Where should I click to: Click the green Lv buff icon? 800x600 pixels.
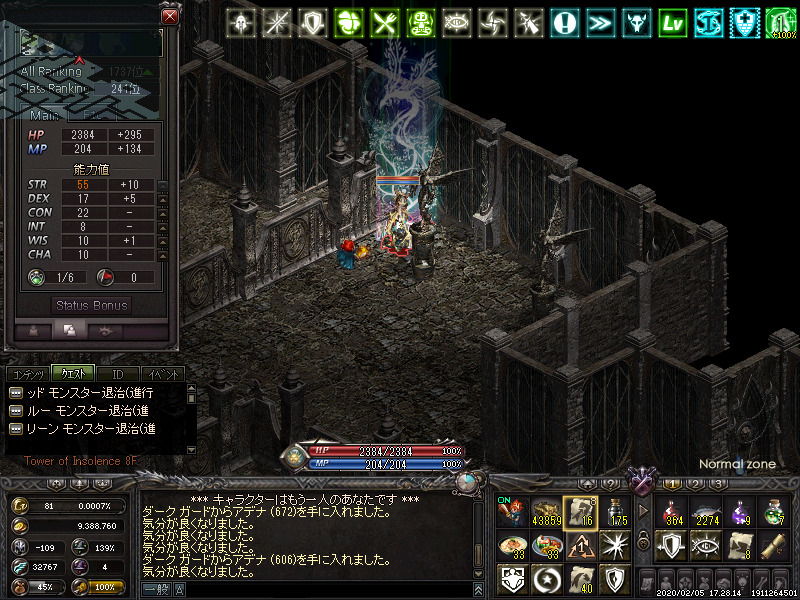pos(673,23)
